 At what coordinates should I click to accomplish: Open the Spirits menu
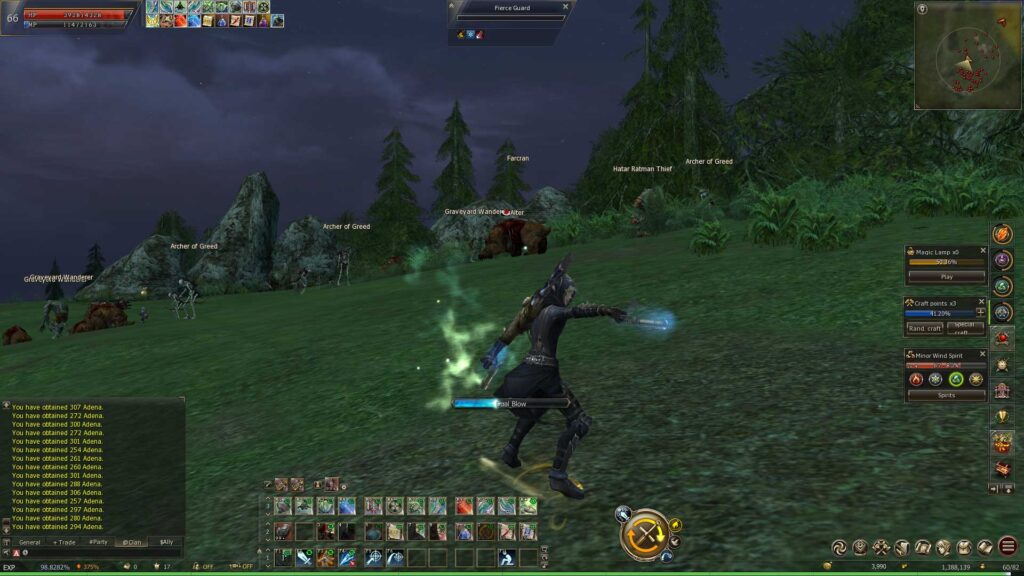click(946, 395)
